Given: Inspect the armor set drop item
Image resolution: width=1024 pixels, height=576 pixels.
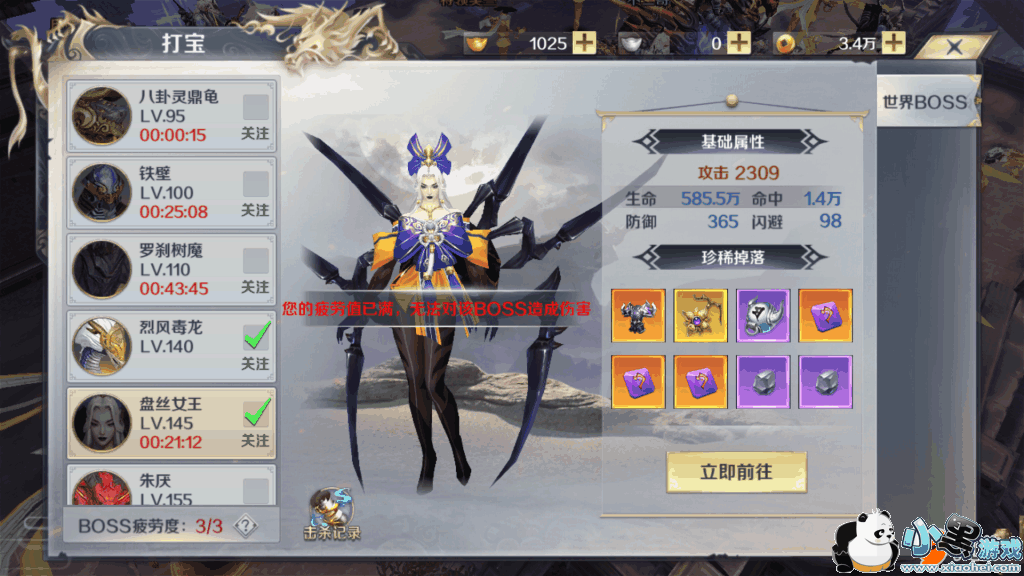Looking at the screenshot, I should (x=638, y=316).
